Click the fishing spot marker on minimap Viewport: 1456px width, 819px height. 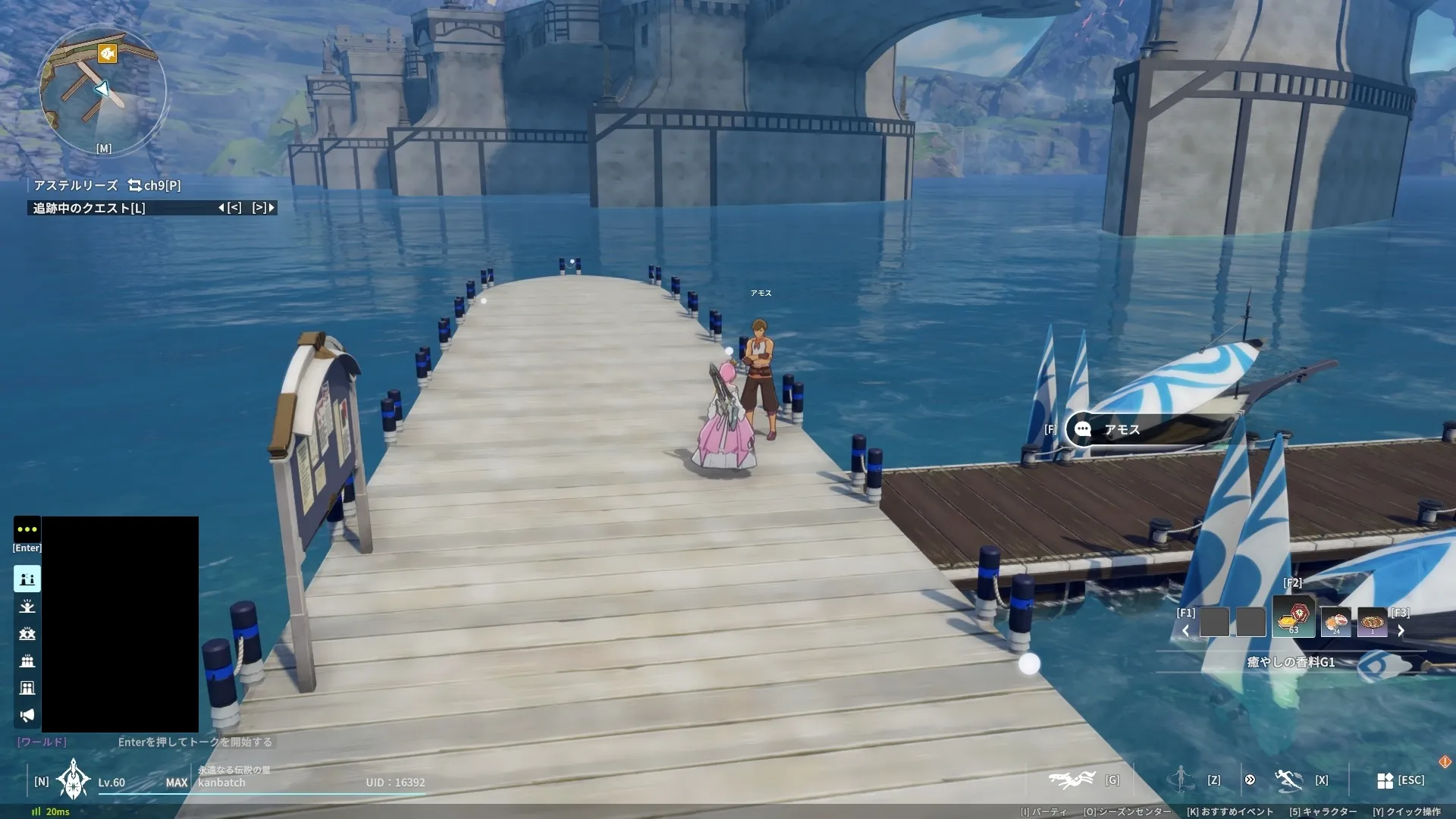click(108, 53)
